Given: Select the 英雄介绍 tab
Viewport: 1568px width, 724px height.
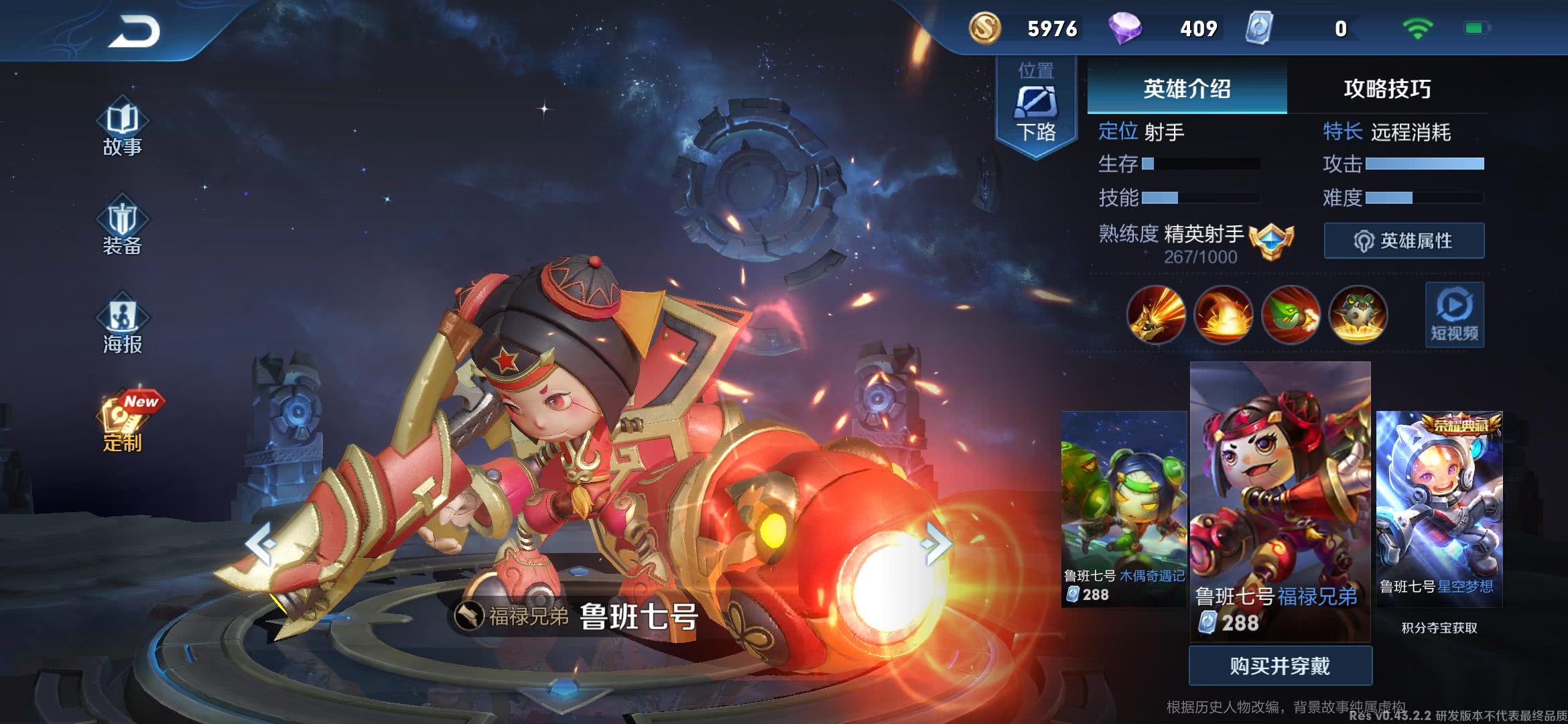Looking at the screenshot, I should pos(1187,88).
